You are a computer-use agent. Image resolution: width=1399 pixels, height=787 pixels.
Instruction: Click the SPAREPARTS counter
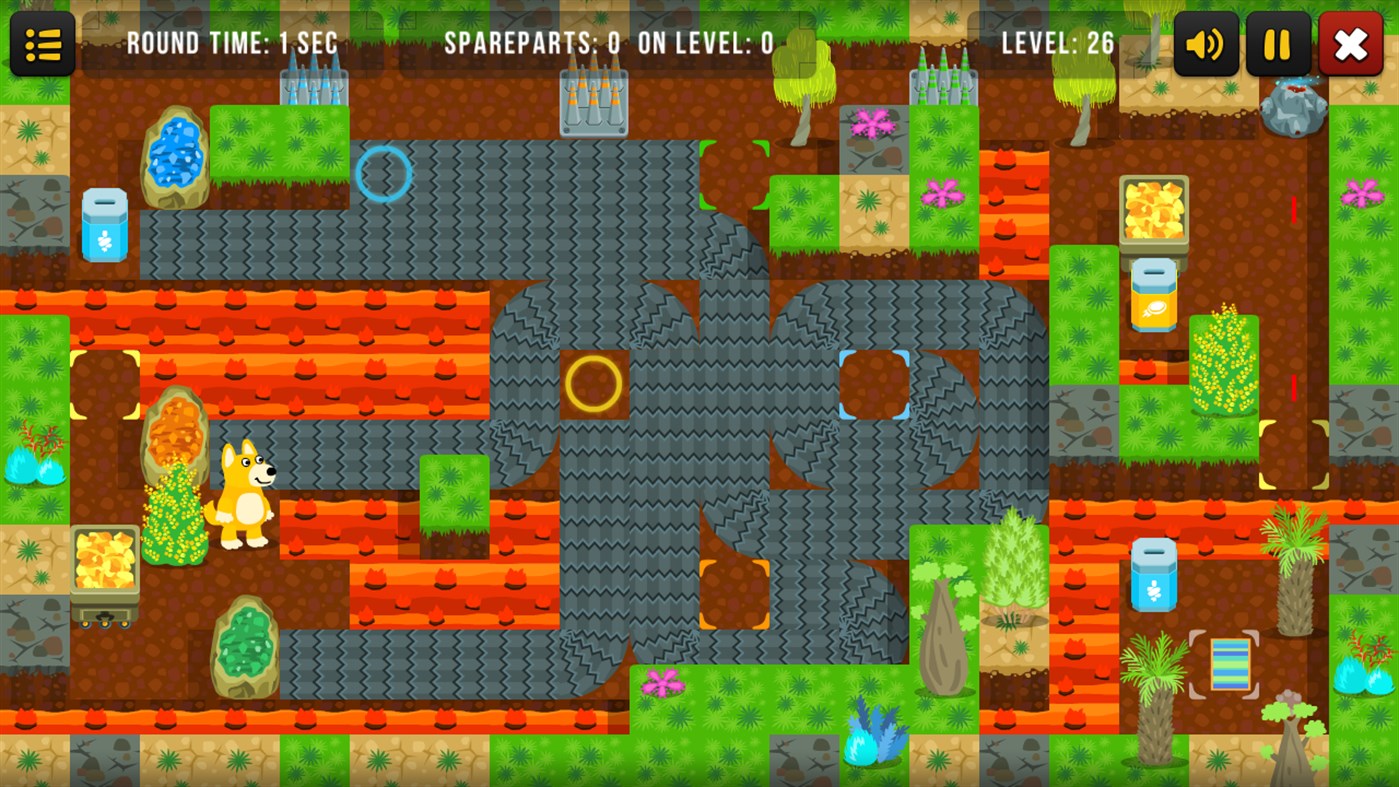click(530, 43)
